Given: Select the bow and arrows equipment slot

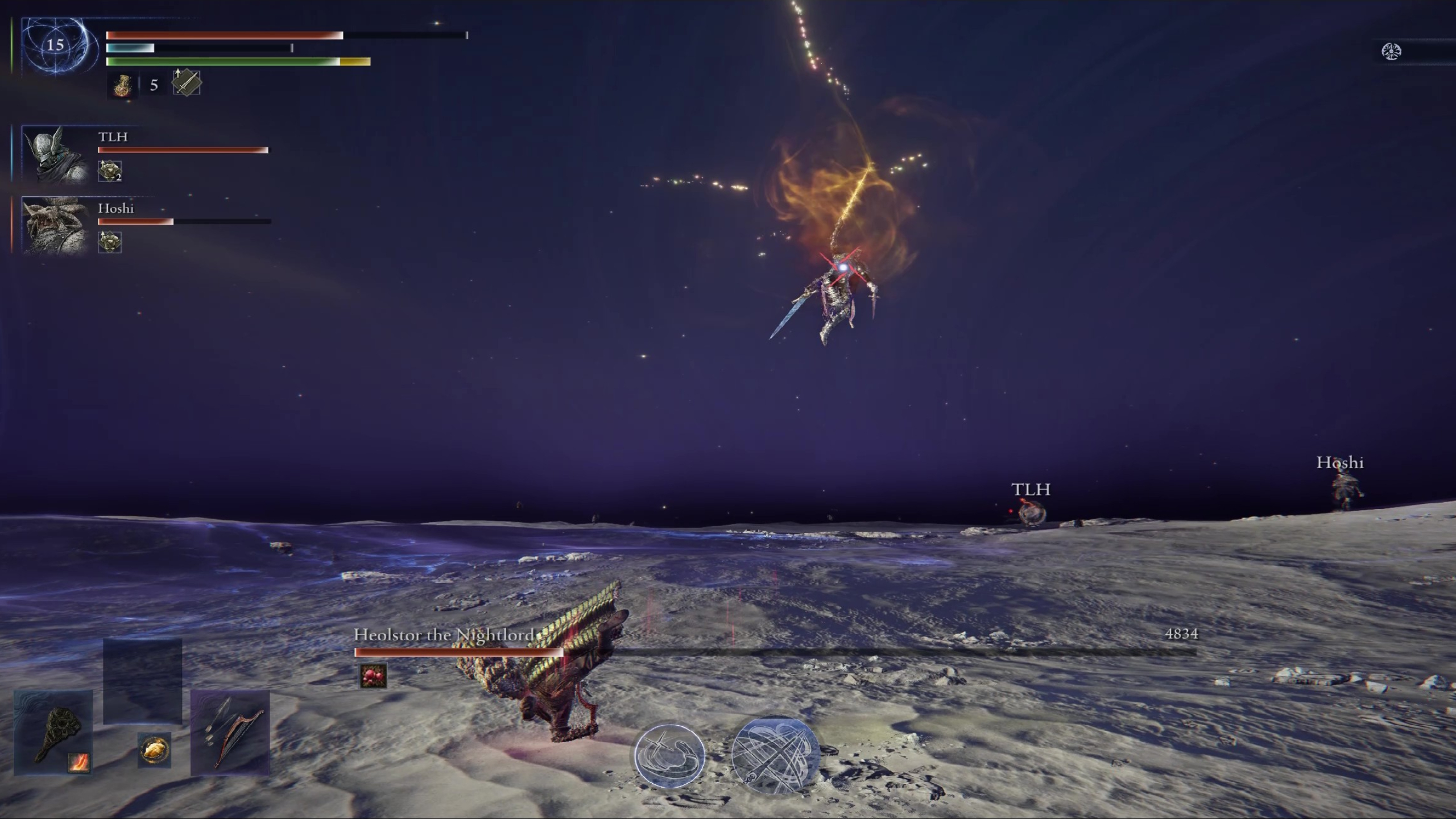Looking at the screenshot, I should (x=230, y=734).
